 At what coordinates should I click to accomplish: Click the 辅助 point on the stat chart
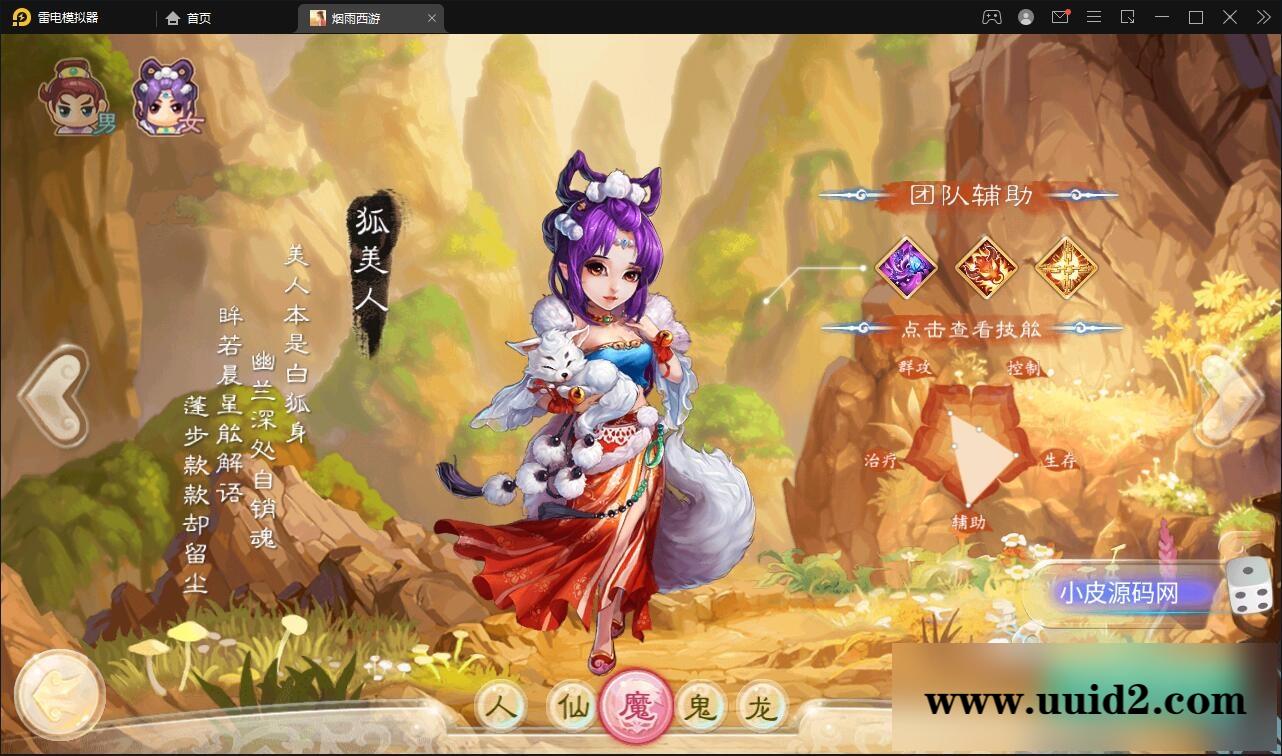966,521
